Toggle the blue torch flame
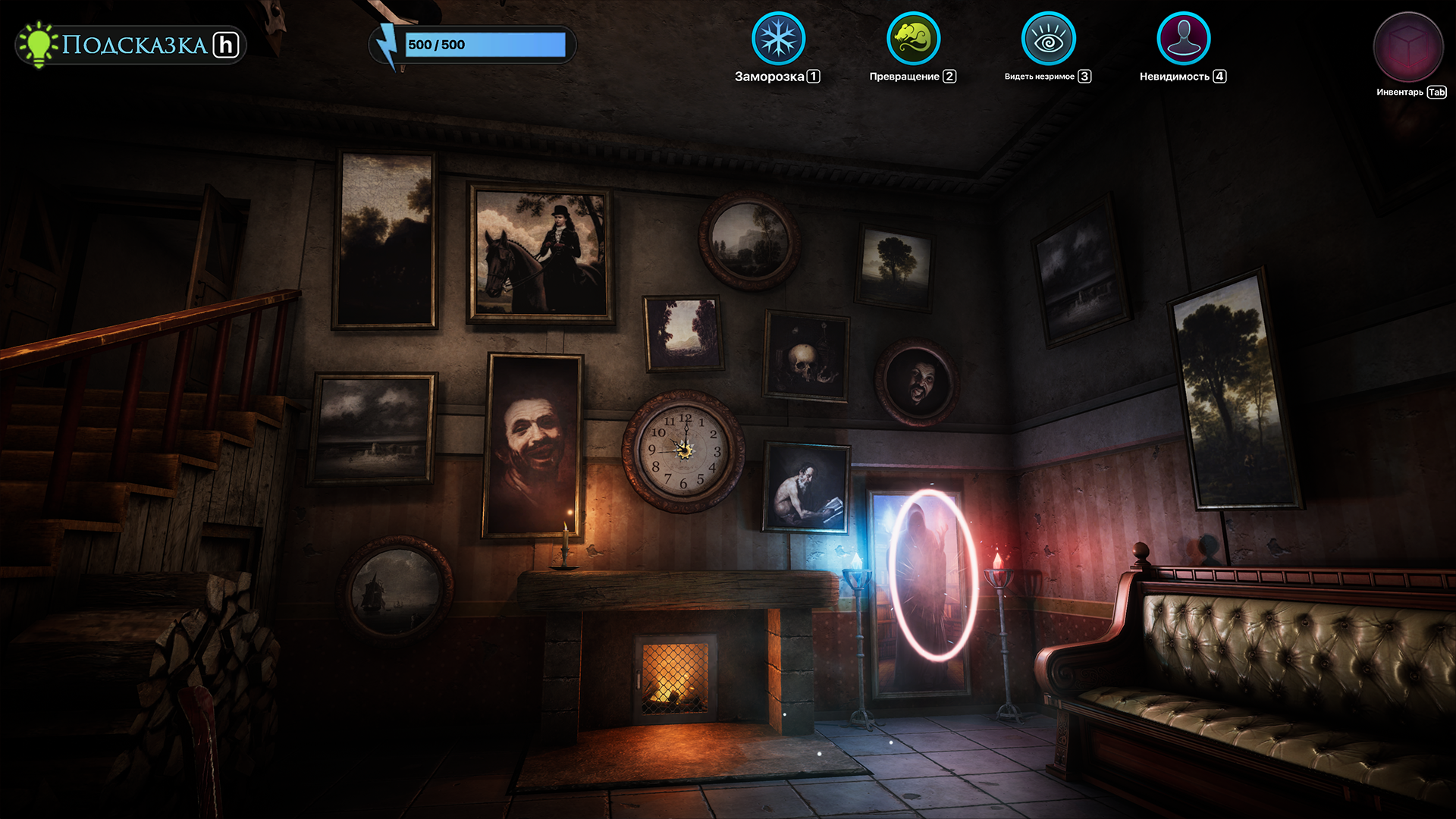1456x819 pixels. [857, 561]
